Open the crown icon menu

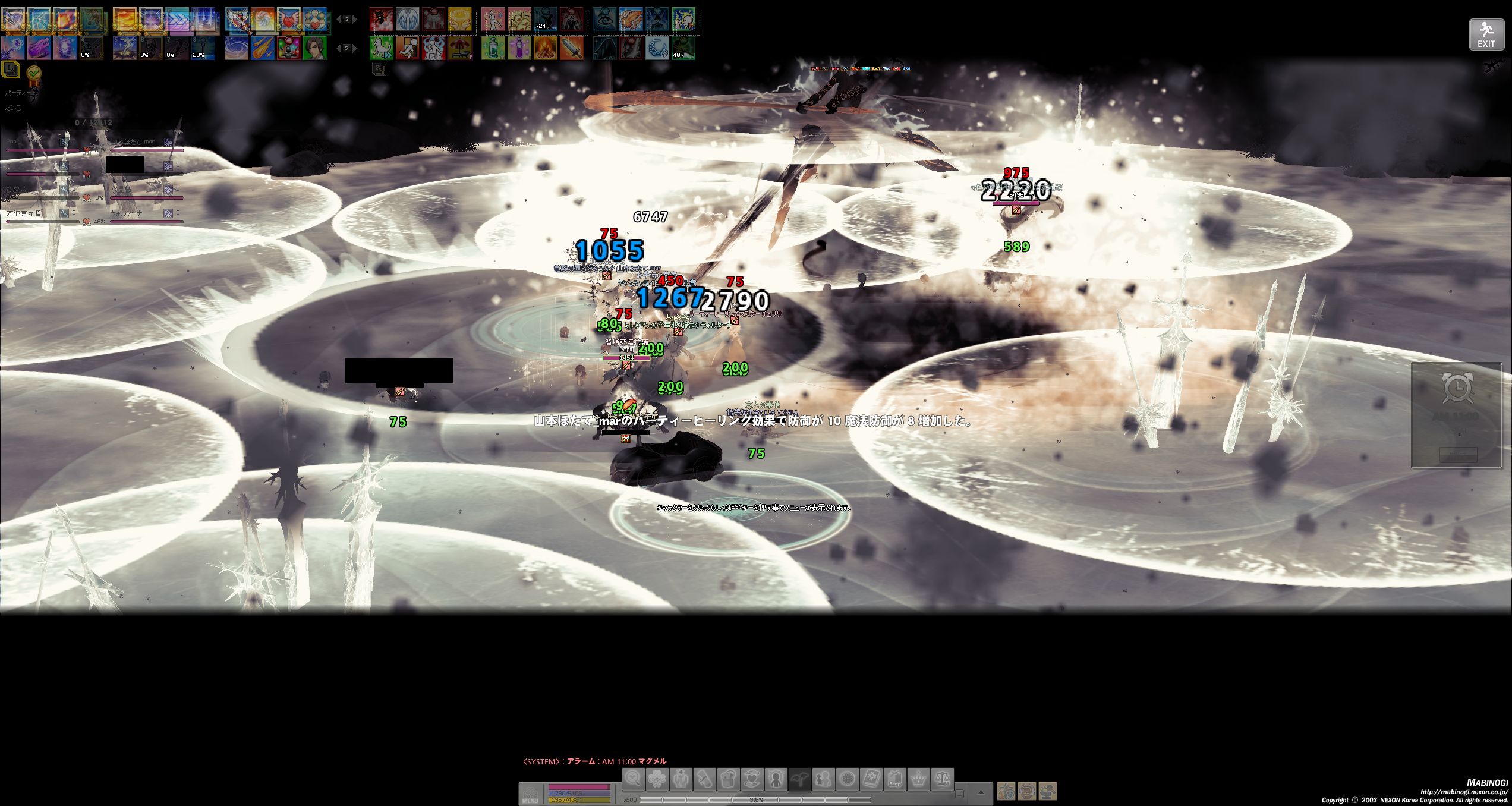pos(919,779)
